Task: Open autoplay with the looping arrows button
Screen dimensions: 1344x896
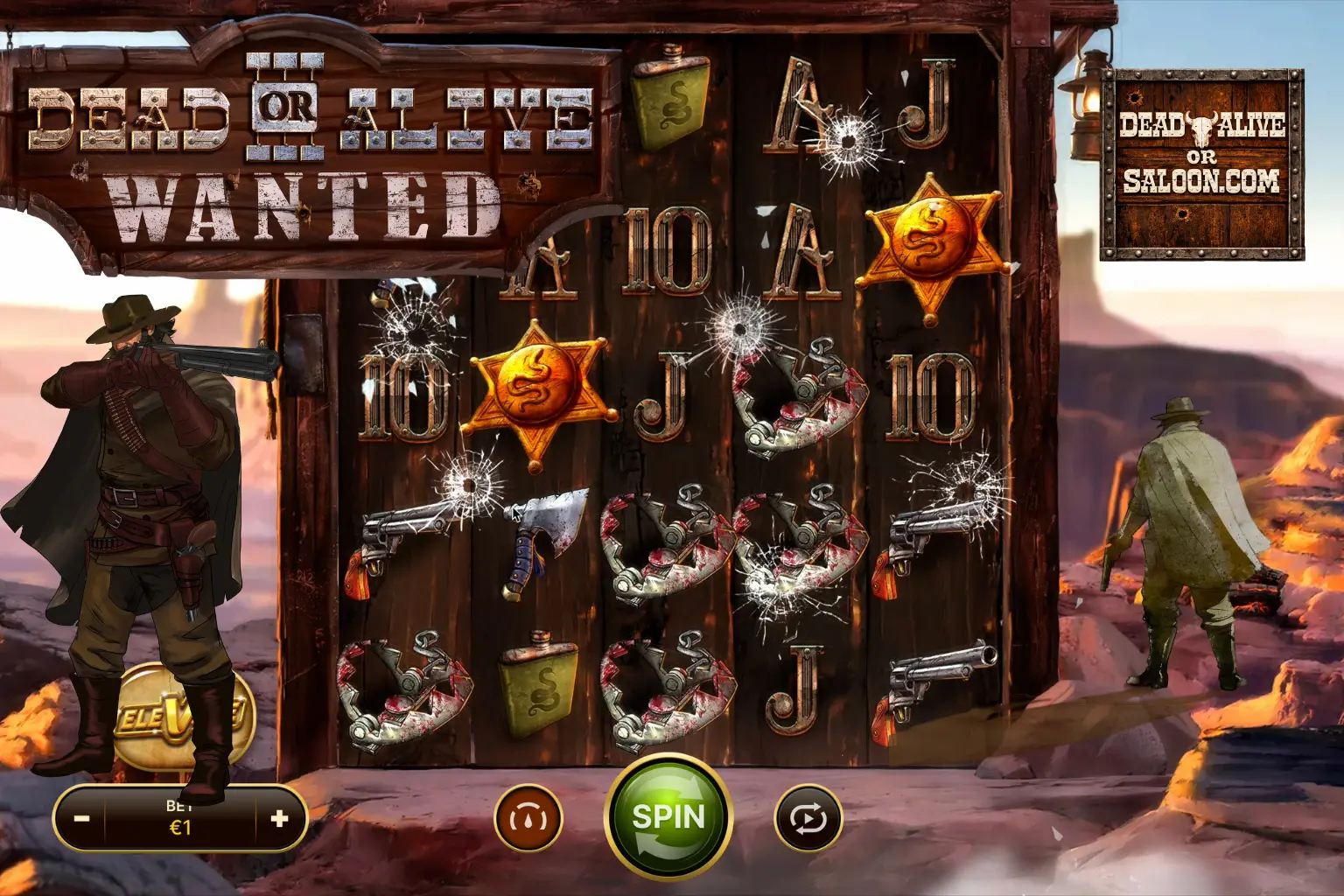Action: coord(808,819)
